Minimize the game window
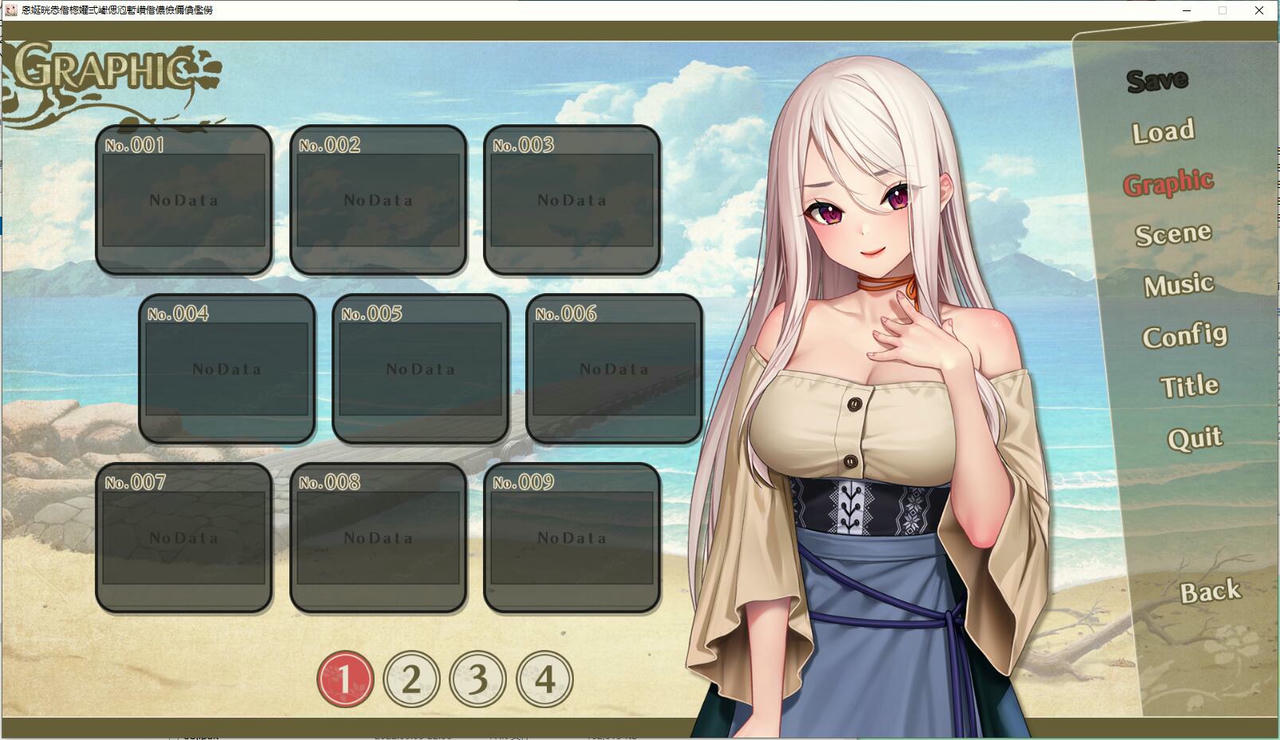1280x740 pixels. click(x=1186, y=10)
